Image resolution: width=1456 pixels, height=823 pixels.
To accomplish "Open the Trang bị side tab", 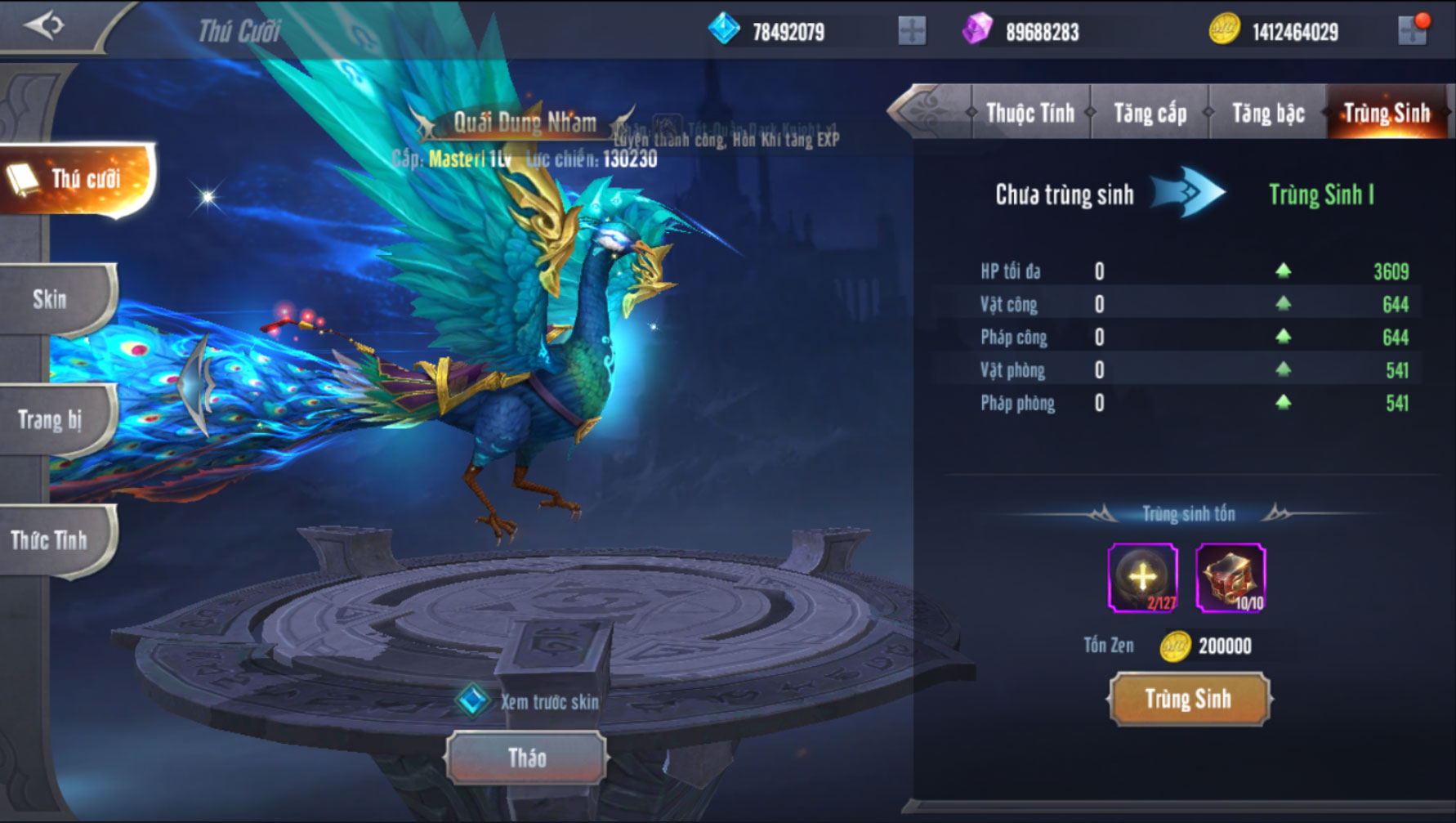I will click(52, 420).
